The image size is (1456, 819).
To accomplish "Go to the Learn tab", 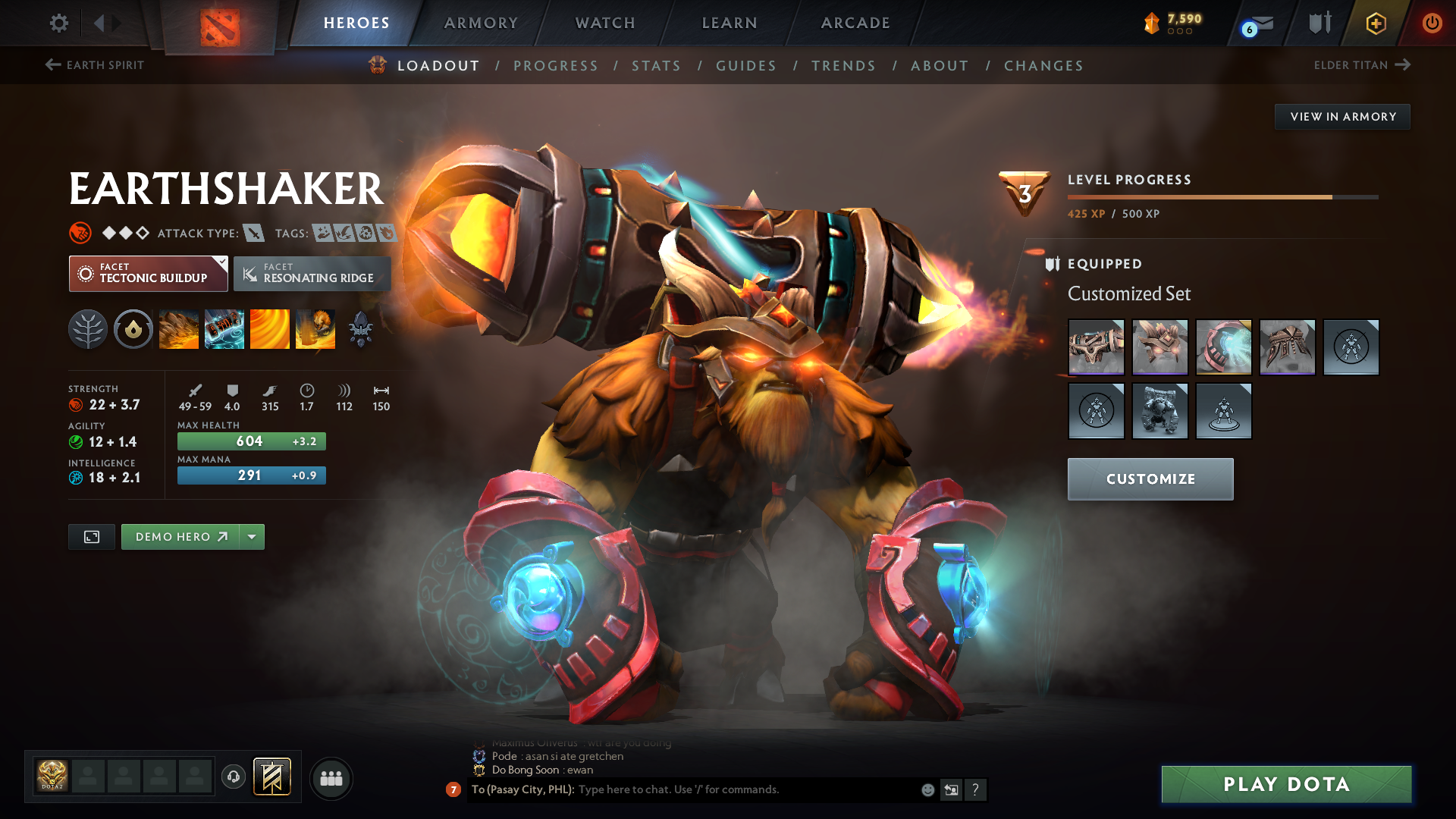I will pyautogui.click(x=730, y=24).
